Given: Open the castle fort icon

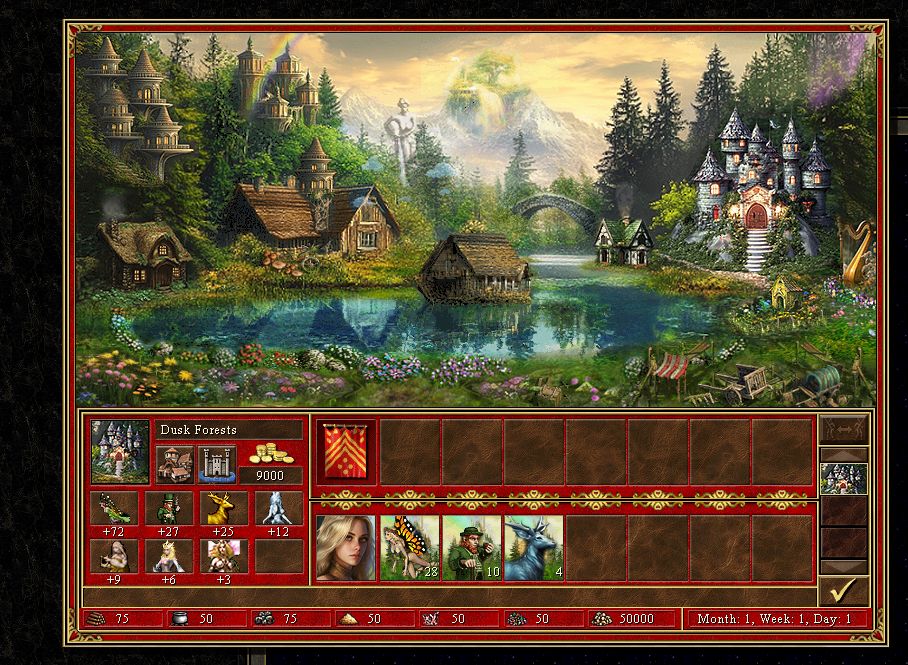Looking at the screenshot, I should (217, 464).
